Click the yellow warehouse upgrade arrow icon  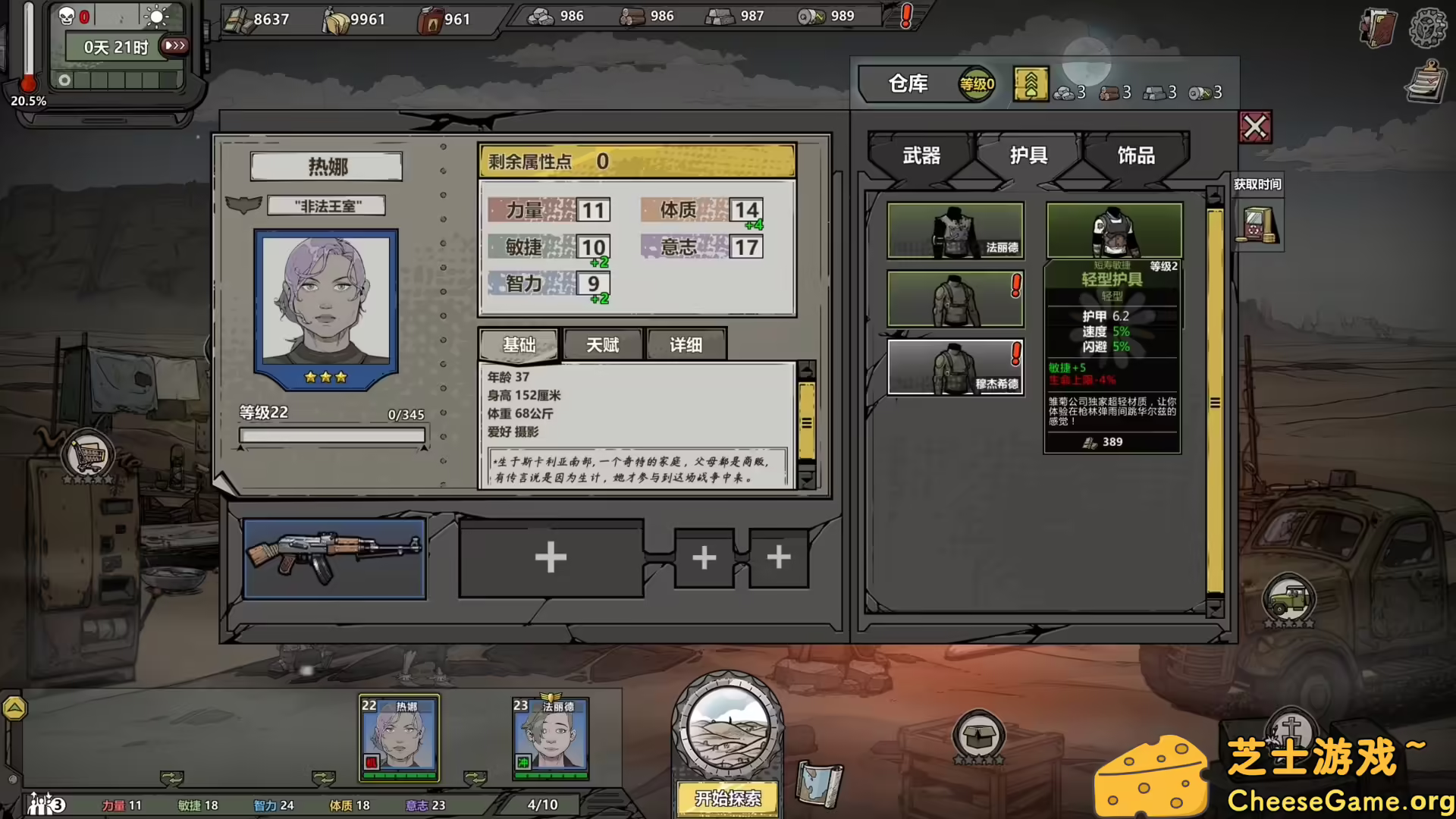[x=1030, y=85]
